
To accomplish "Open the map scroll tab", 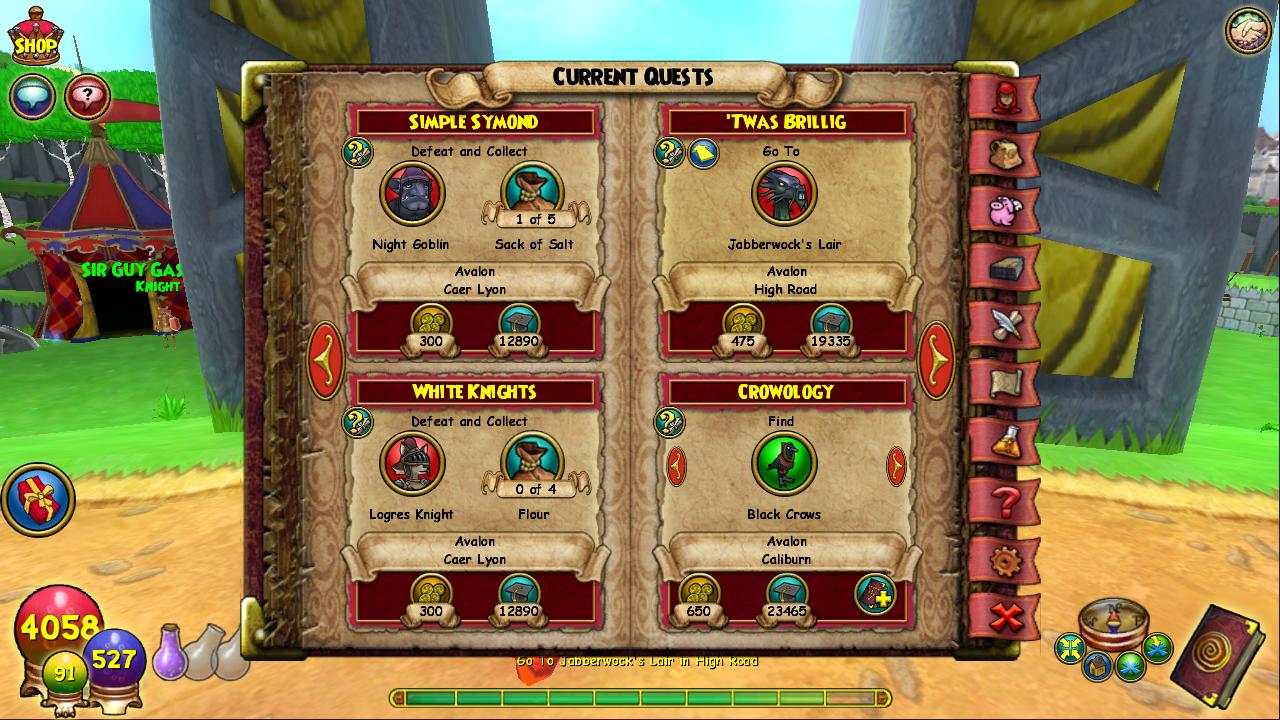I will pyautogui.click(x=1003, y=382).
